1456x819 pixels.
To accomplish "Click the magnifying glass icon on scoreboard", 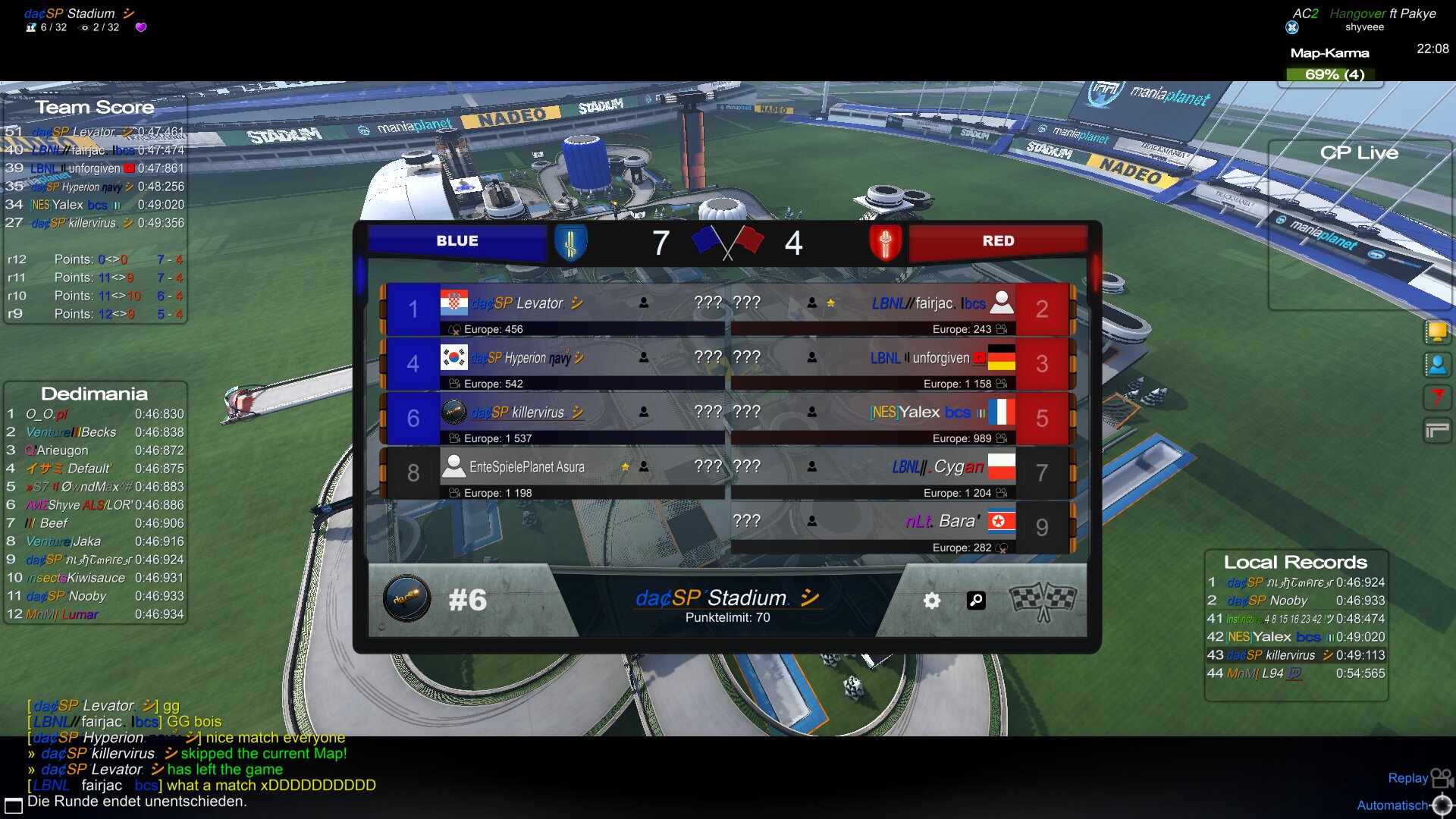I will (x=976, y=601).
